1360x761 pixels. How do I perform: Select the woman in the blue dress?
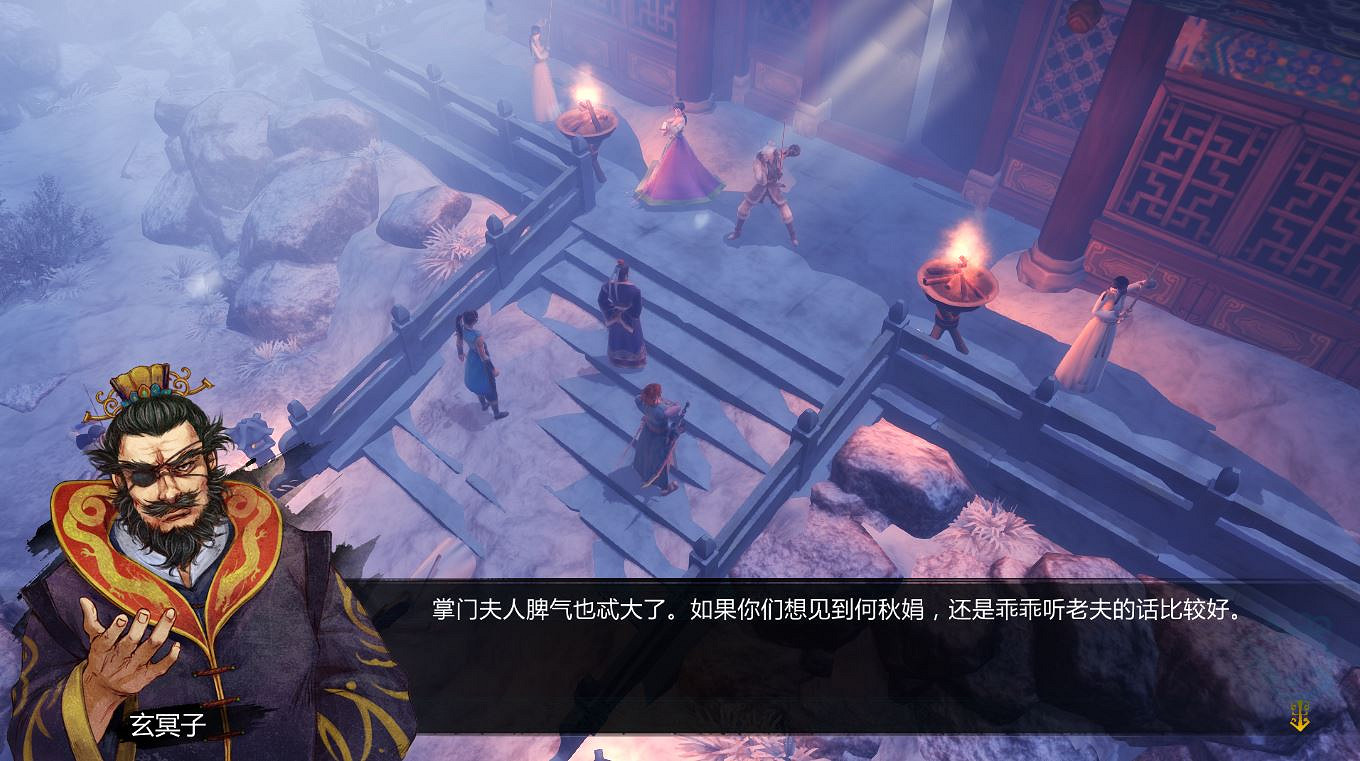click(478, 365)
